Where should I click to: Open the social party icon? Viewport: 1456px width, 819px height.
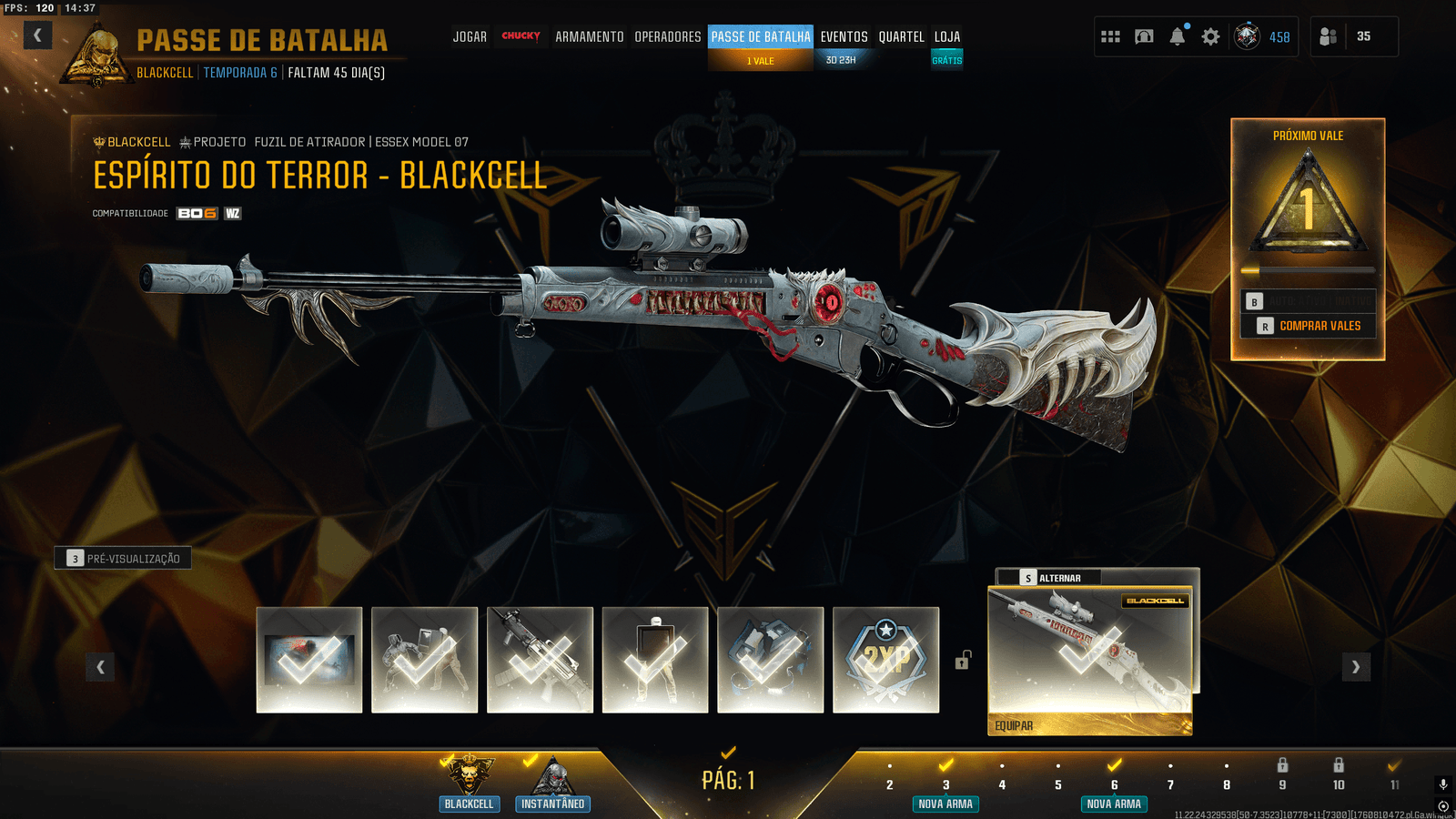1329,36
